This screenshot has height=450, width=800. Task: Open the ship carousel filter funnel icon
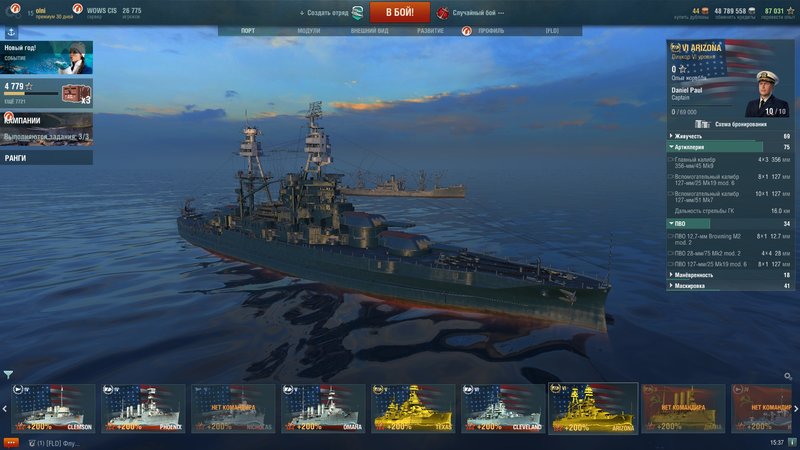tap(8, 375)
